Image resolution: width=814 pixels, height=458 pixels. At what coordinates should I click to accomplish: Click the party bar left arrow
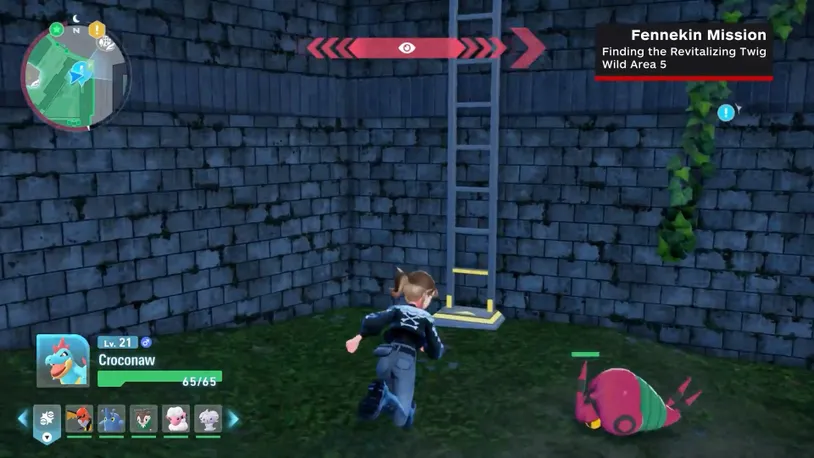pyautogui.click(x=22, y=419)
